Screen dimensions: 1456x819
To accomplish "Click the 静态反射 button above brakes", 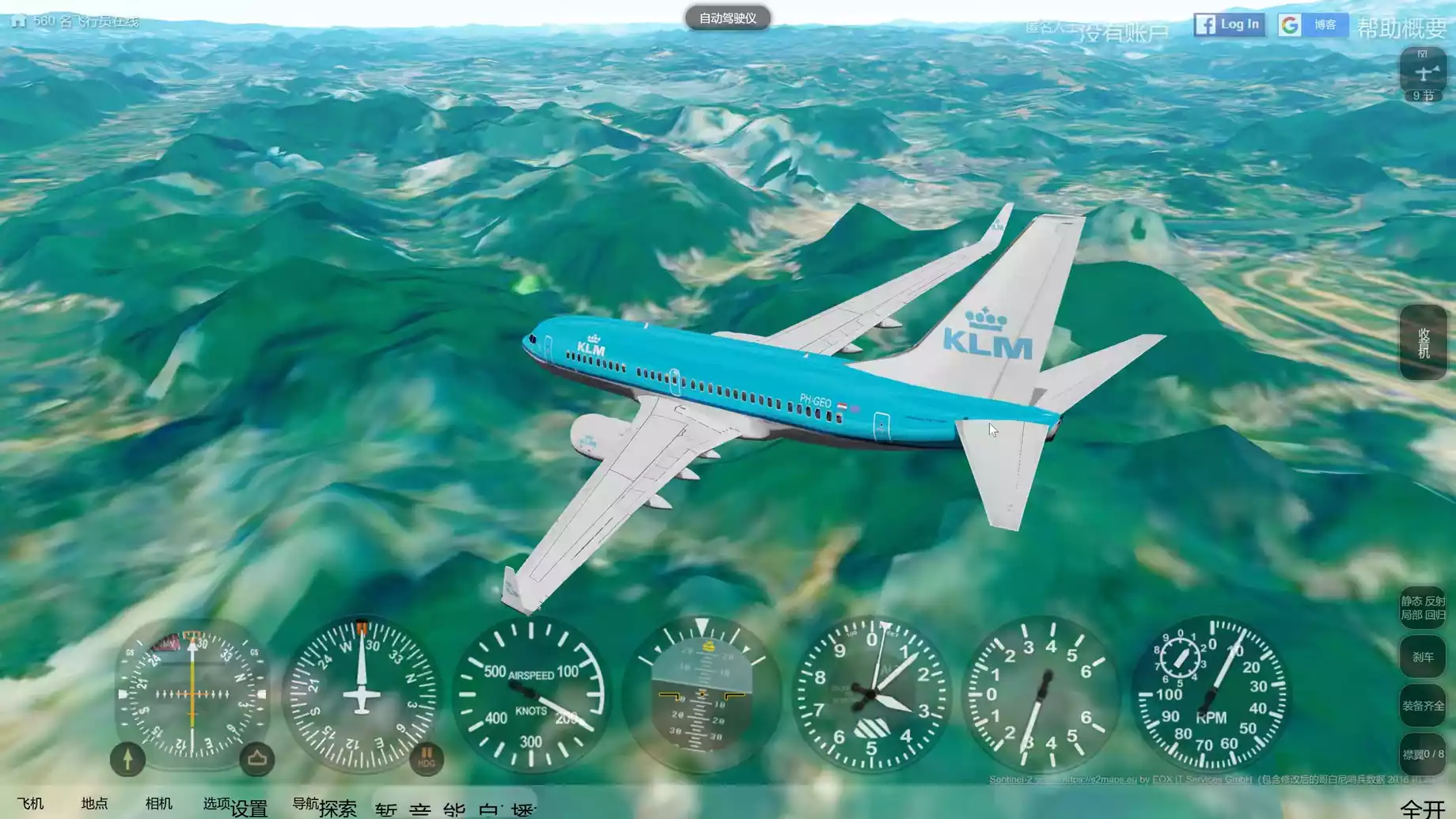I will pos(1423,608).
